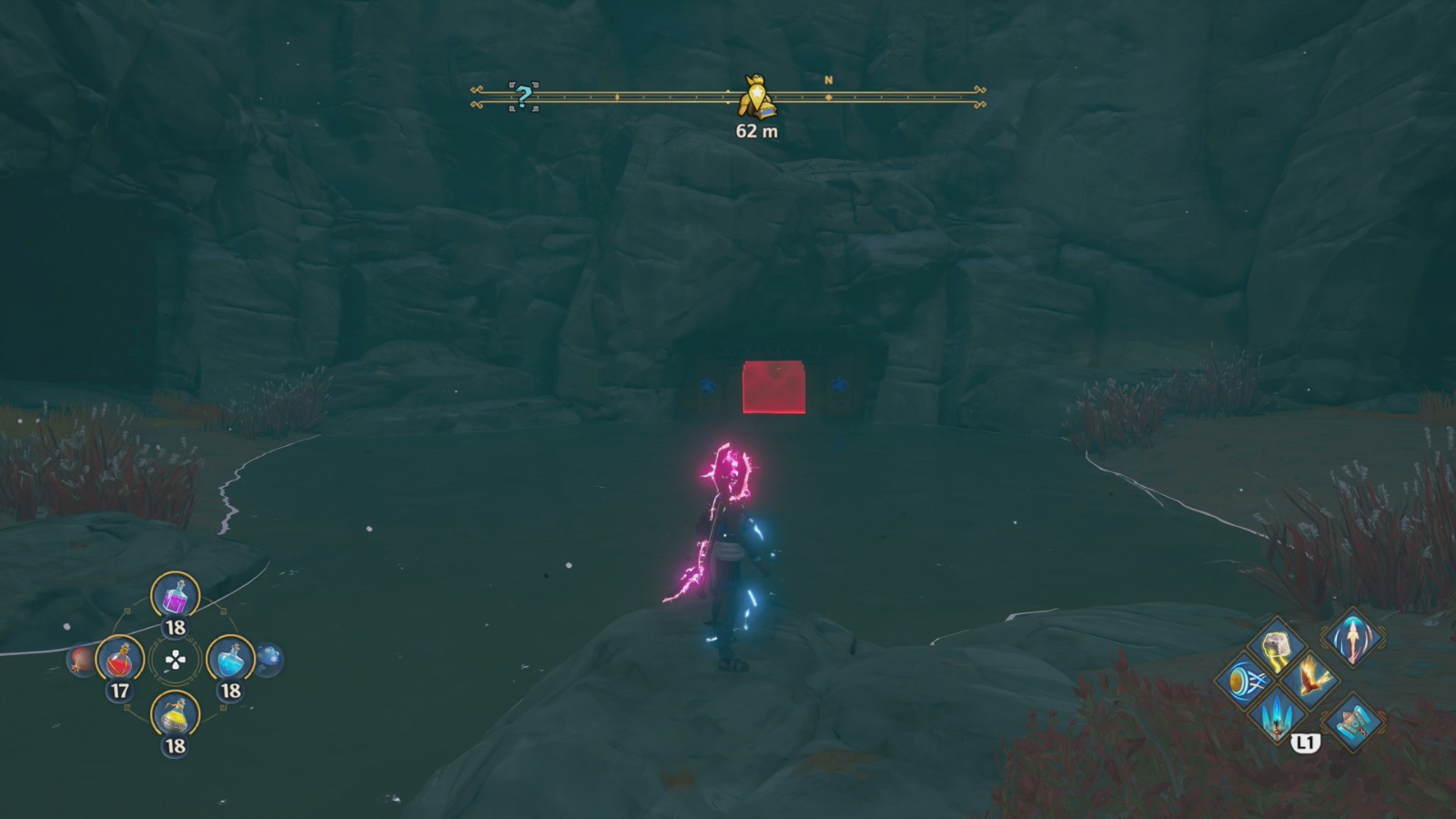Click the glowing red barrier at the cave entrance

click(775, 387)
